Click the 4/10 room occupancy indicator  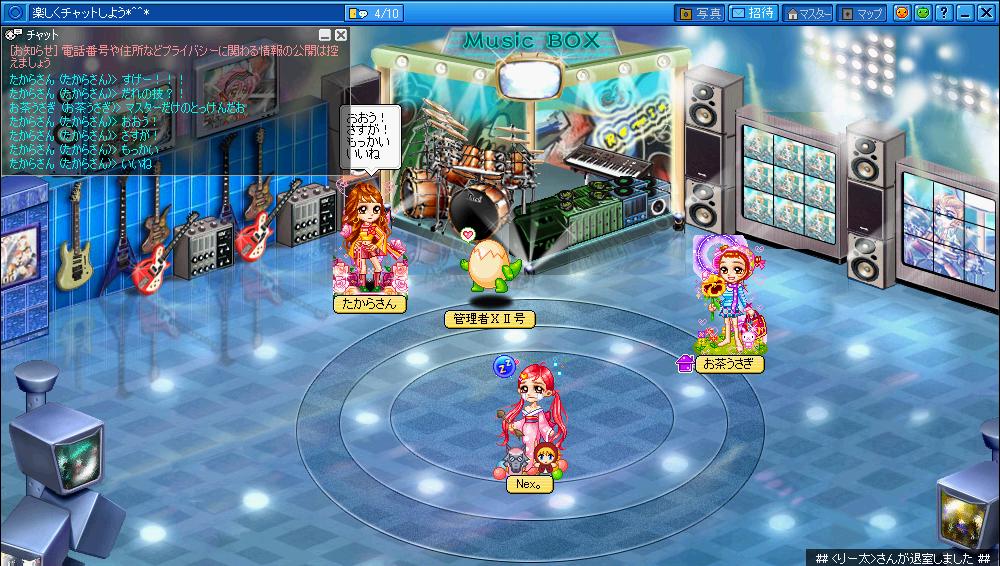pyautogui.click(x=375, y=13)
